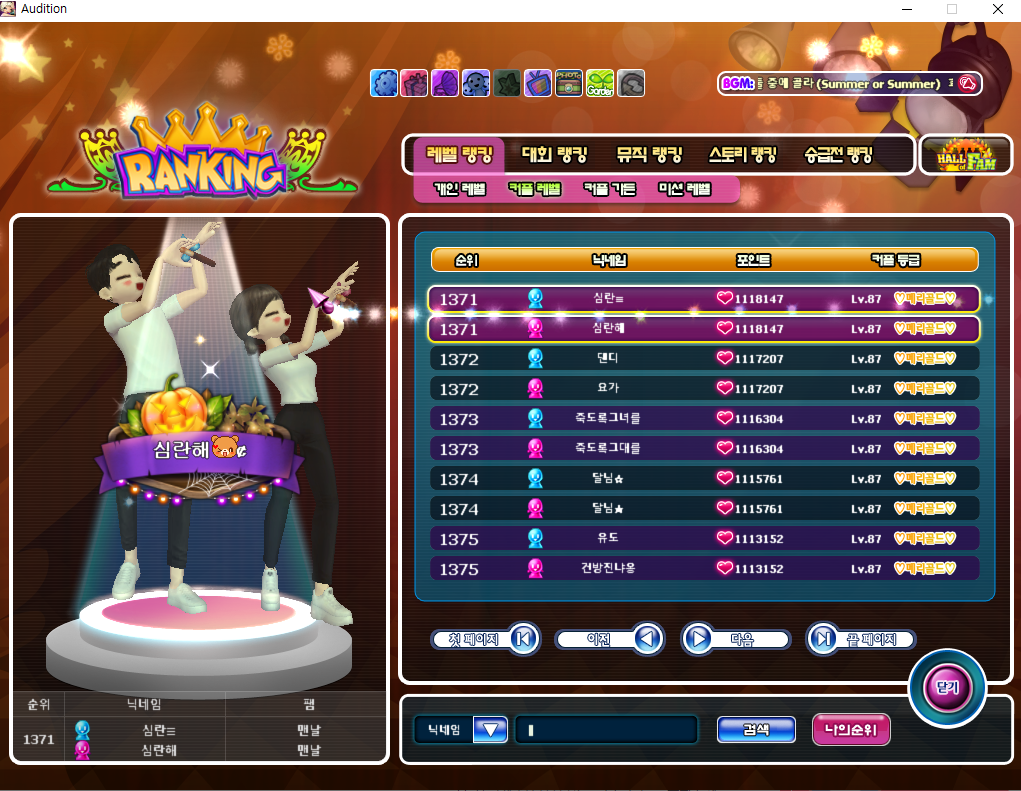
Task: Choose the 개인 레벨 sub-tab
Action: [x=459, y=189]
